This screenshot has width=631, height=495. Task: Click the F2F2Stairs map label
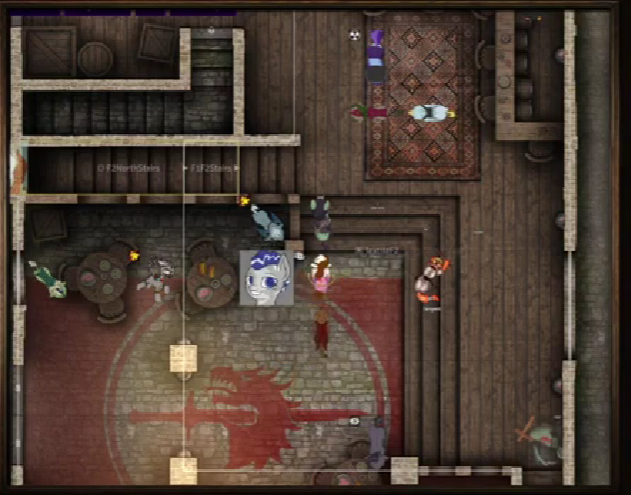pos(212,168)
